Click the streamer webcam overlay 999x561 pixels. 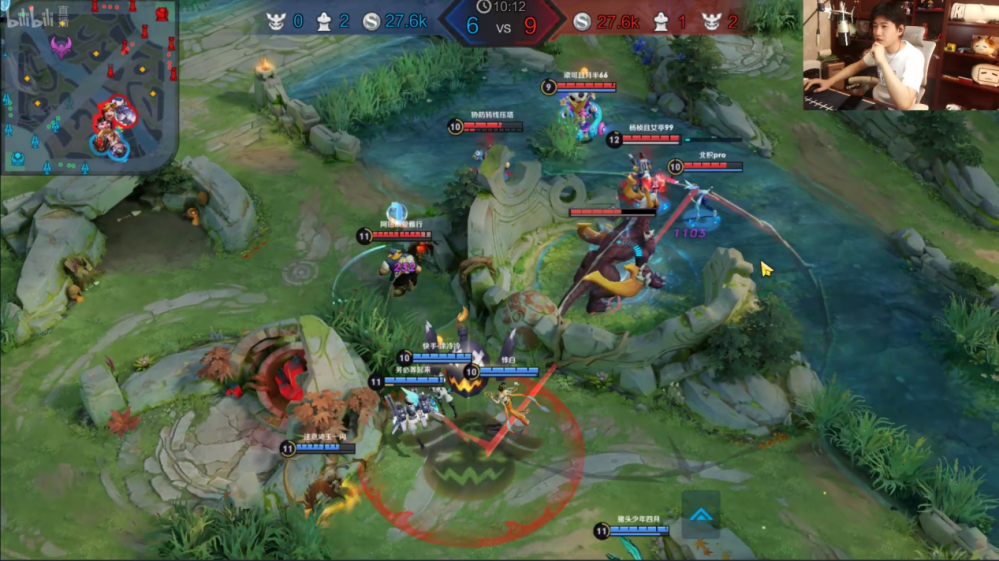point(900,54)
